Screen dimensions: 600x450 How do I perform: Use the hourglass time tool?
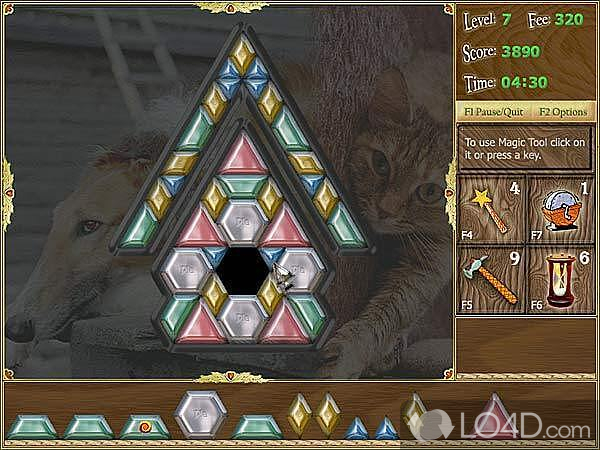click(557, 280)
